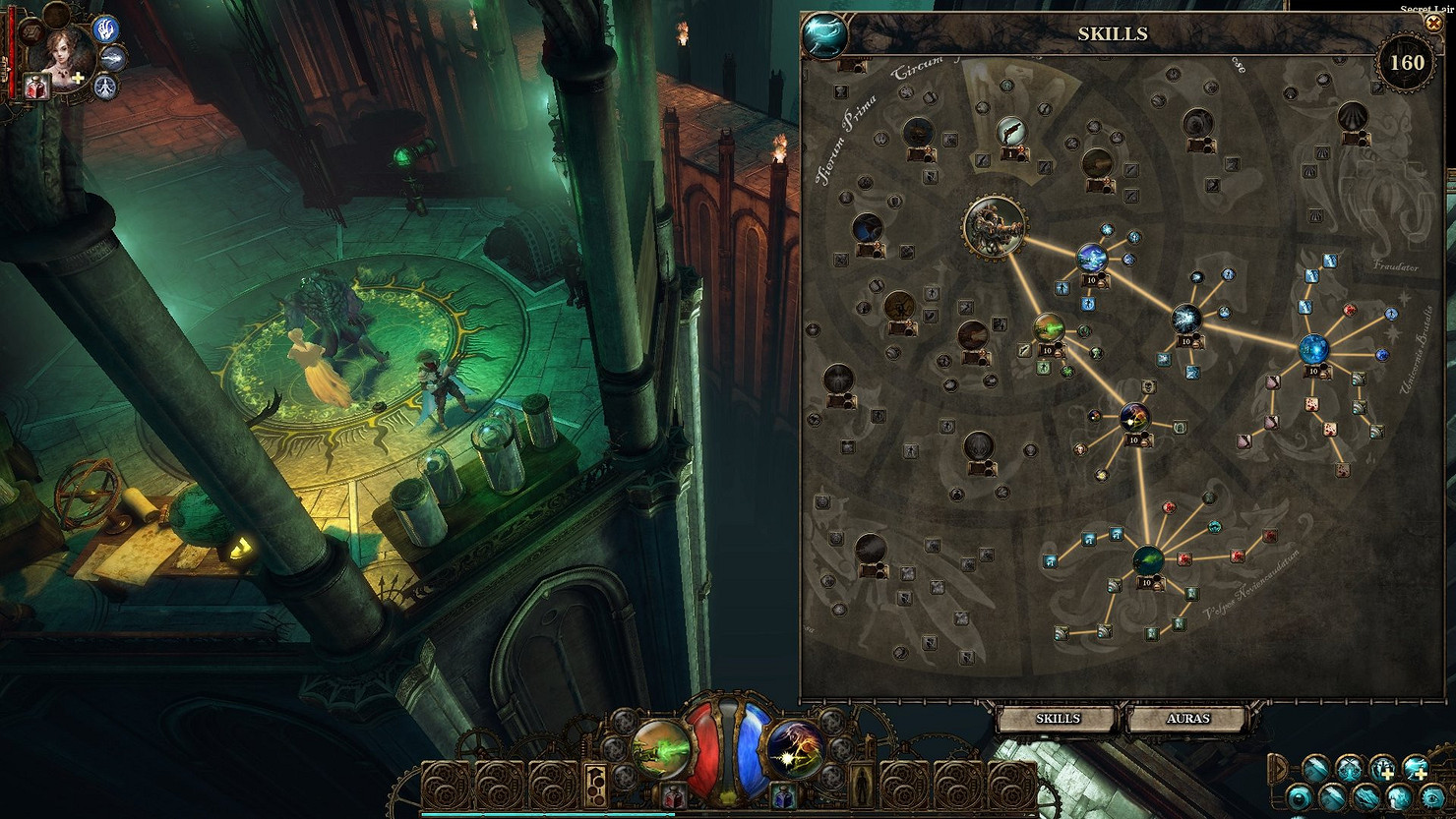Viewport: 1456px width, 819px height.
Task: Pick the pistol skill node in the tree
Action: (1010, 131)
